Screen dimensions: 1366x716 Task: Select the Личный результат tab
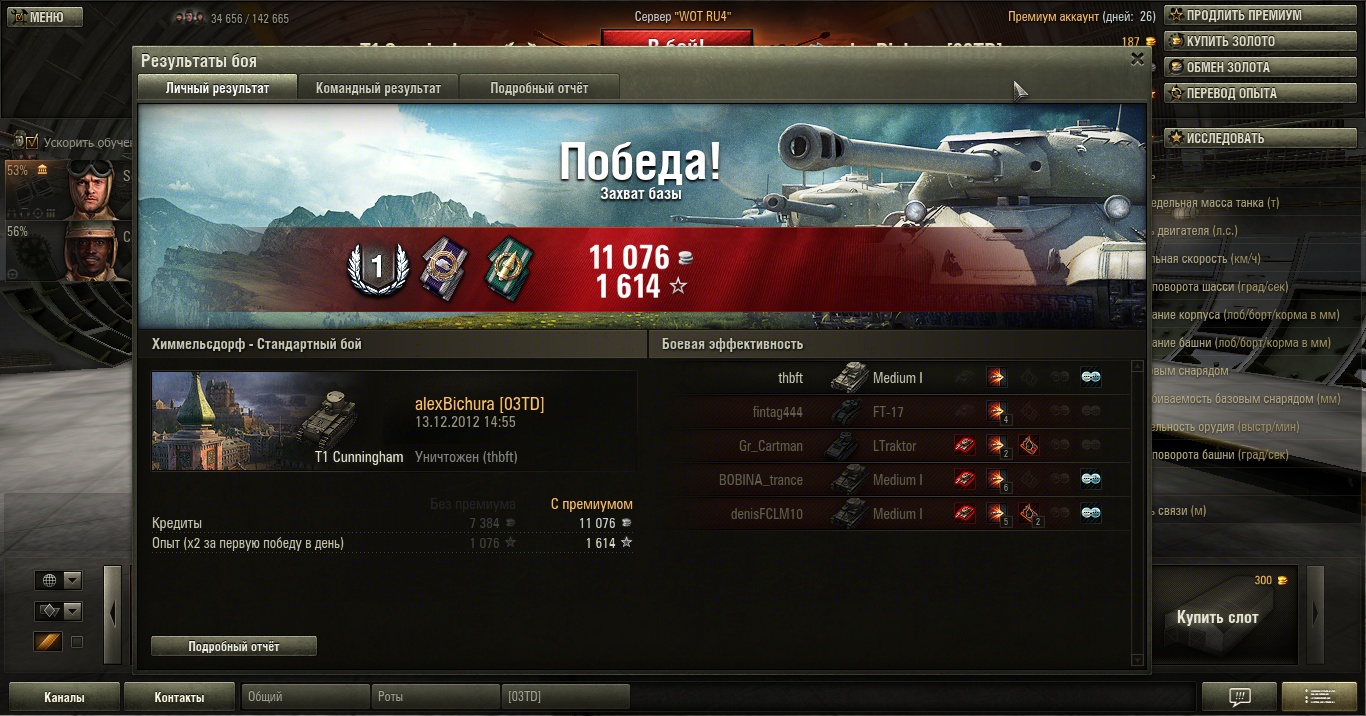click(x=217, y=88)
